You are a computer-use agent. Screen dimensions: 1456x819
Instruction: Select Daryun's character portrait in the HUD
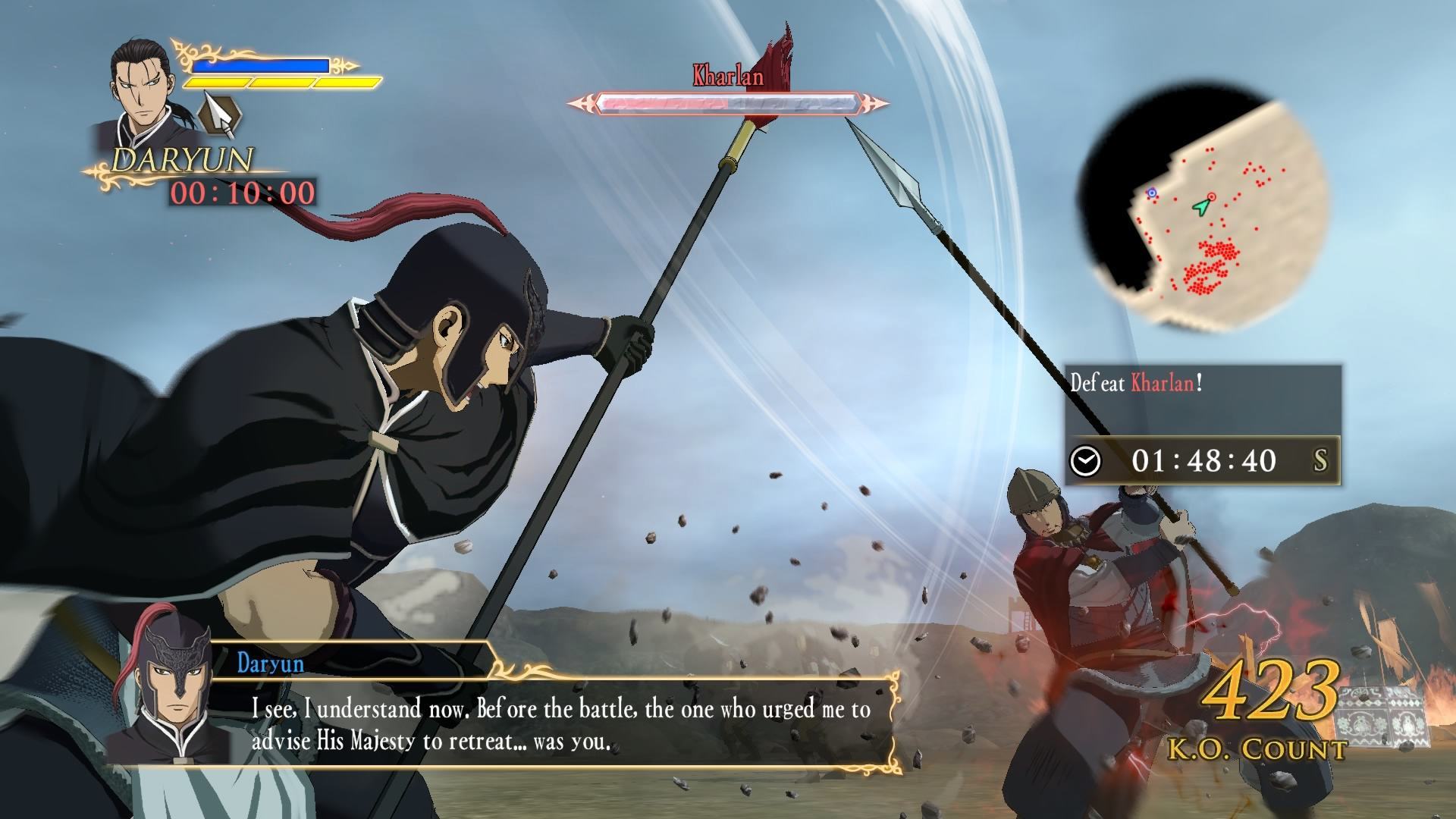tap(145, 92)
